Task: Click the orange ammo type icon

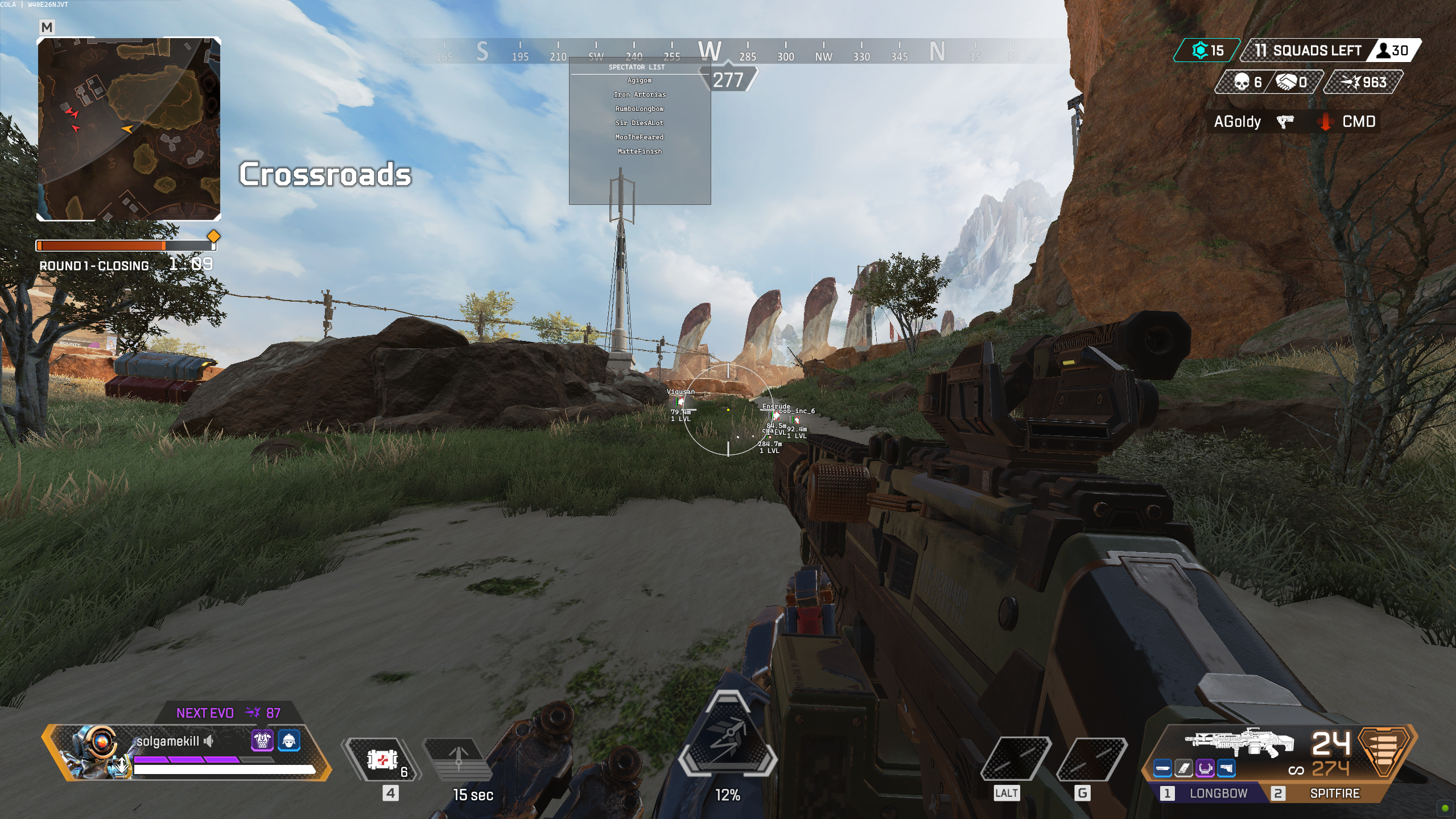Action: [1385, 750]
